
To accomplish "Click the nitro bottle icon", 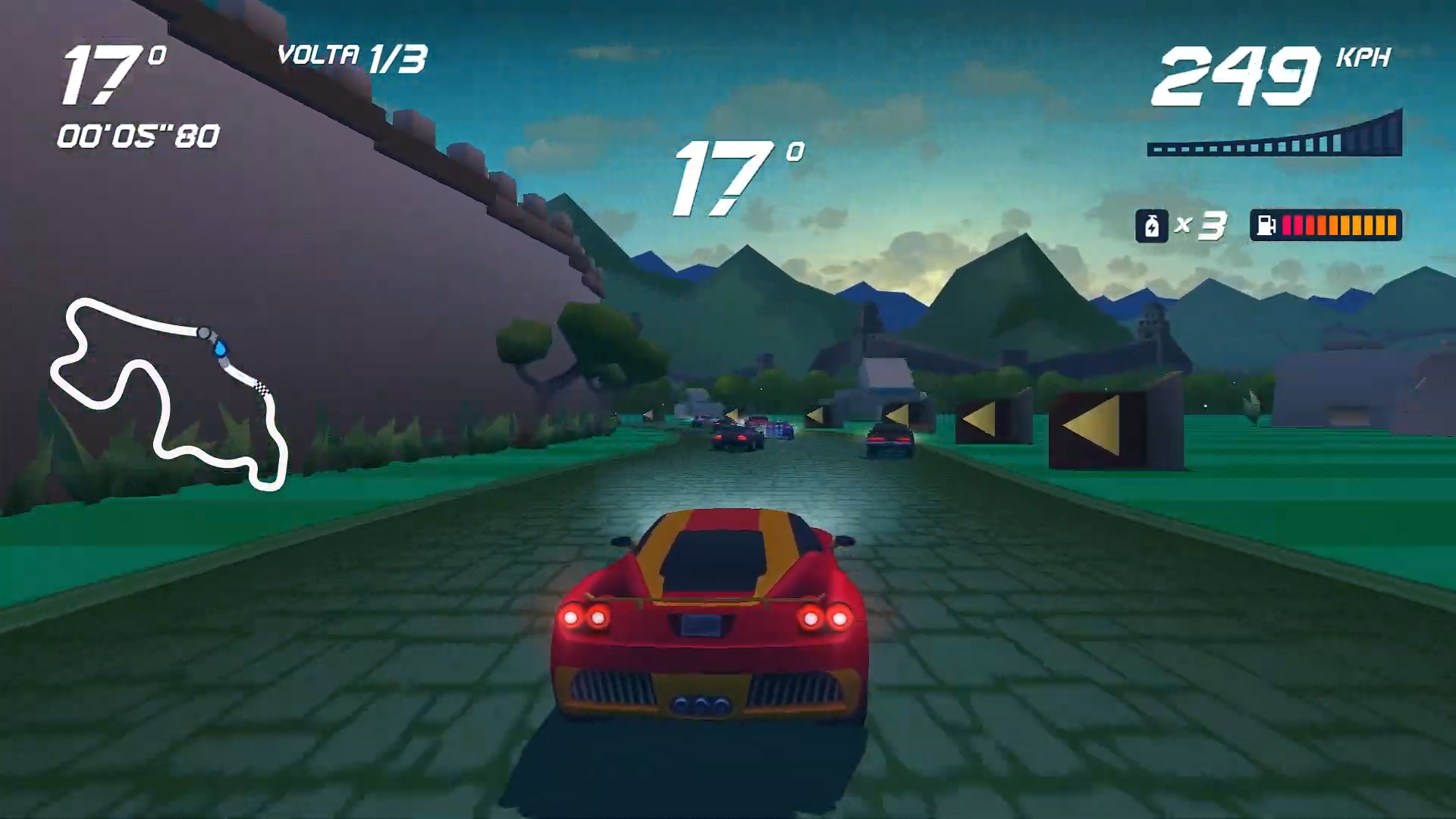I will tap(1153, 225).
